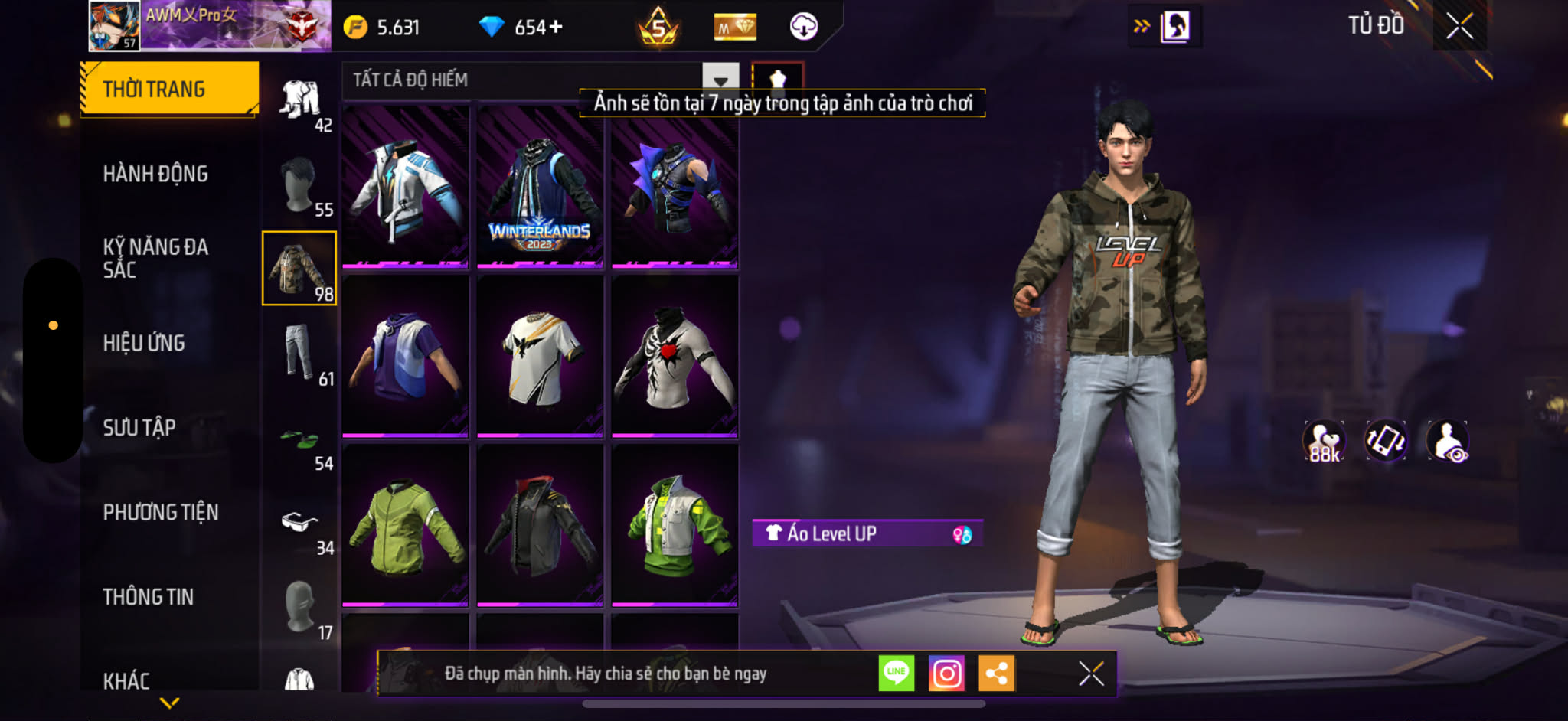Open the Phương Tiện menu
Screen dimensions: 1568x721
161,512
